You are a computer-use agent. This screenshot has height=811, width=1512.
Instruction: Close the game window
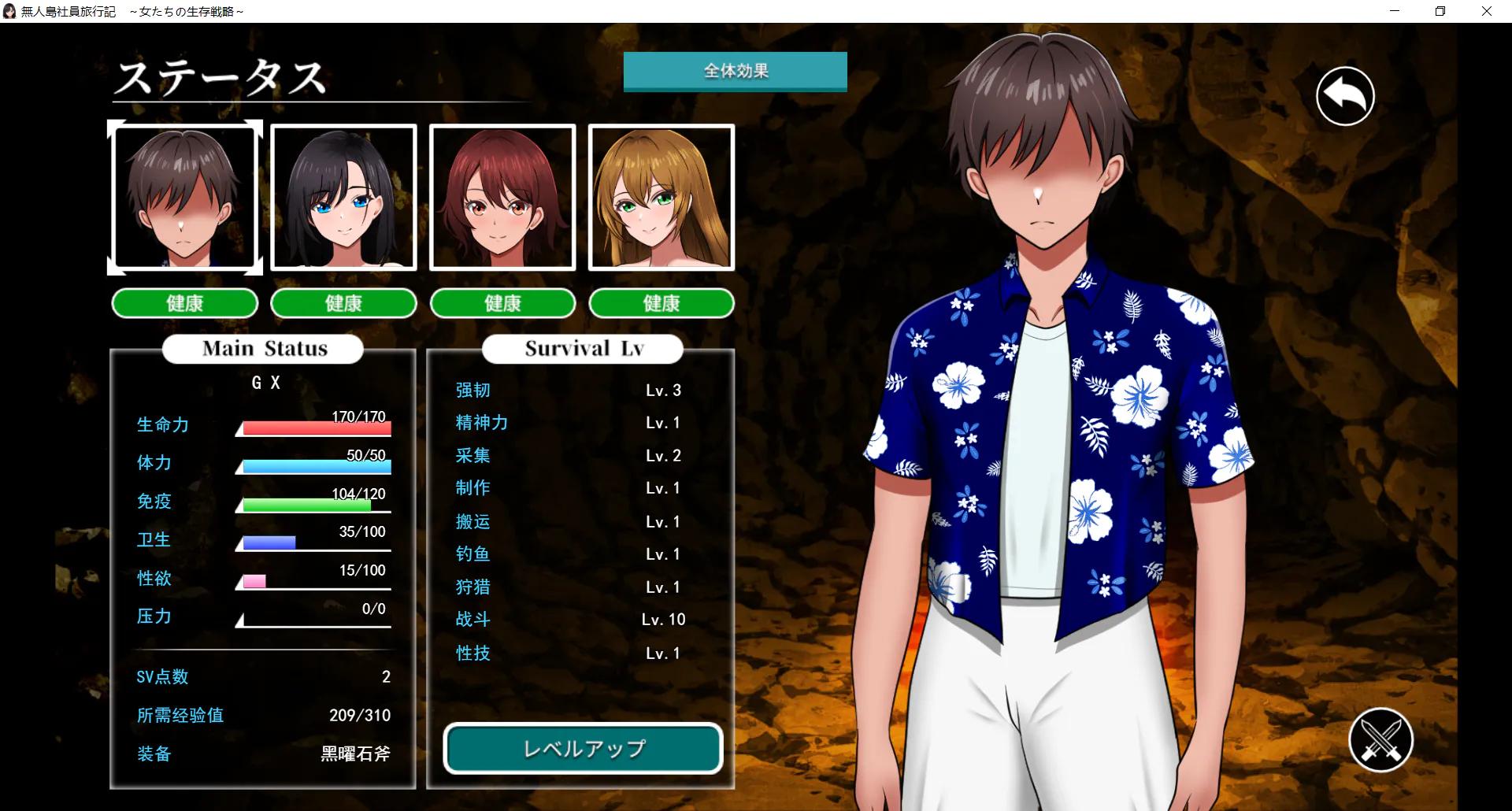tap(1487, 11)
